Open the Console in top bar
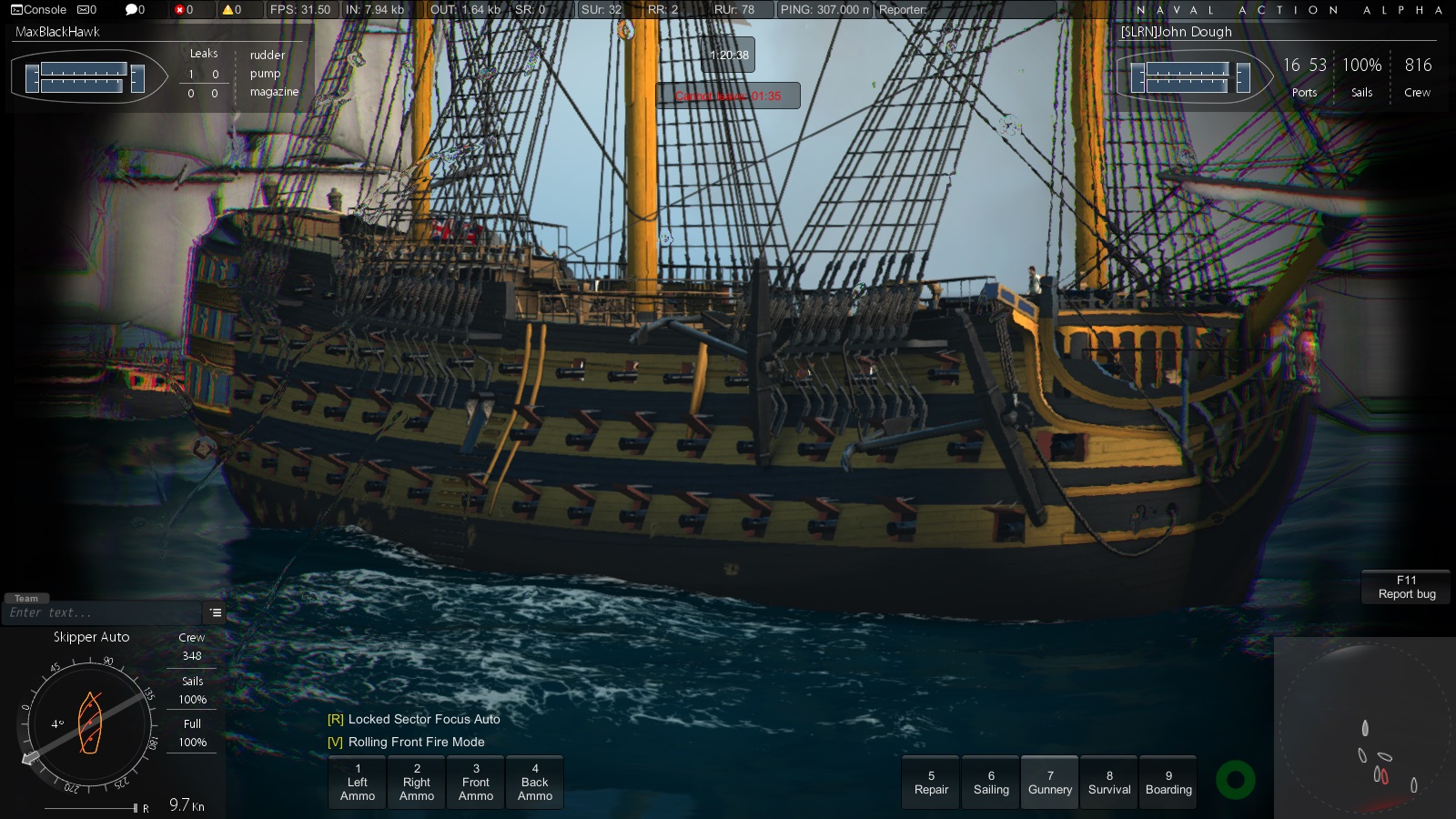This screenshot has width=1456, height=819. click(38, 10)
